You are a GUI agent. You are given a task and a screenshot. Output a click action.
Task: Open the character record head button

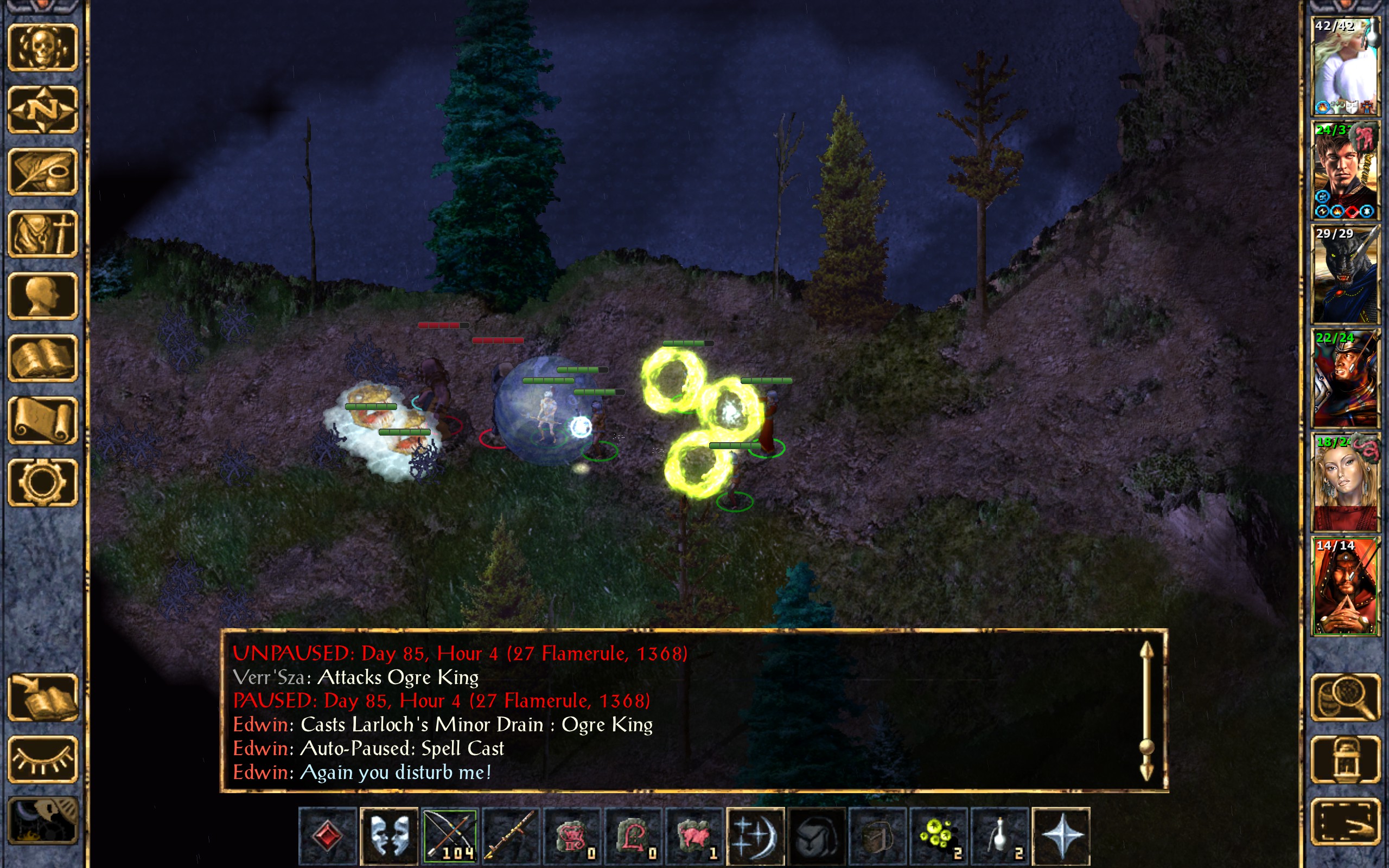pos(43,296)
